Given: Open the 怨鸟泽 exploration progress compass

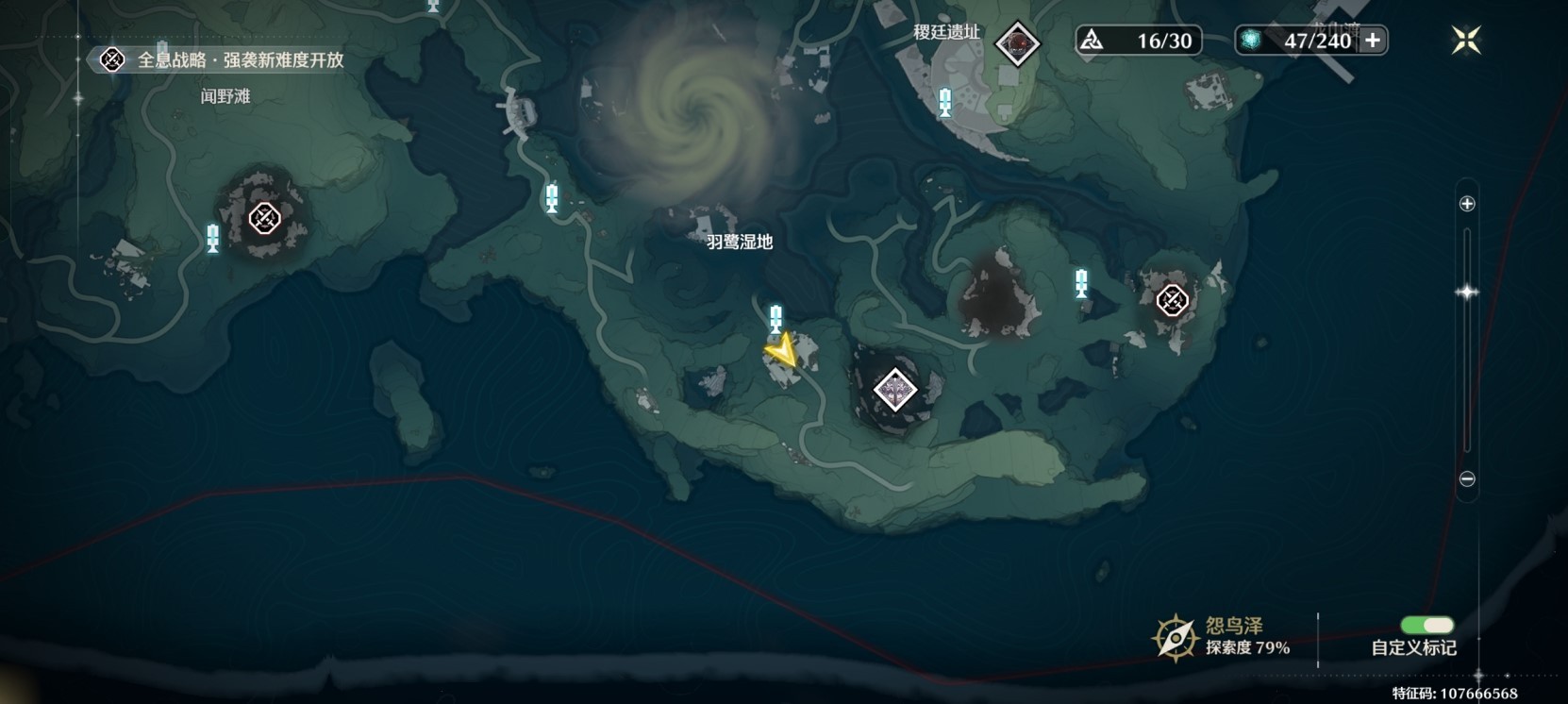Looking at the screenshot, I should coord(1176,638).
